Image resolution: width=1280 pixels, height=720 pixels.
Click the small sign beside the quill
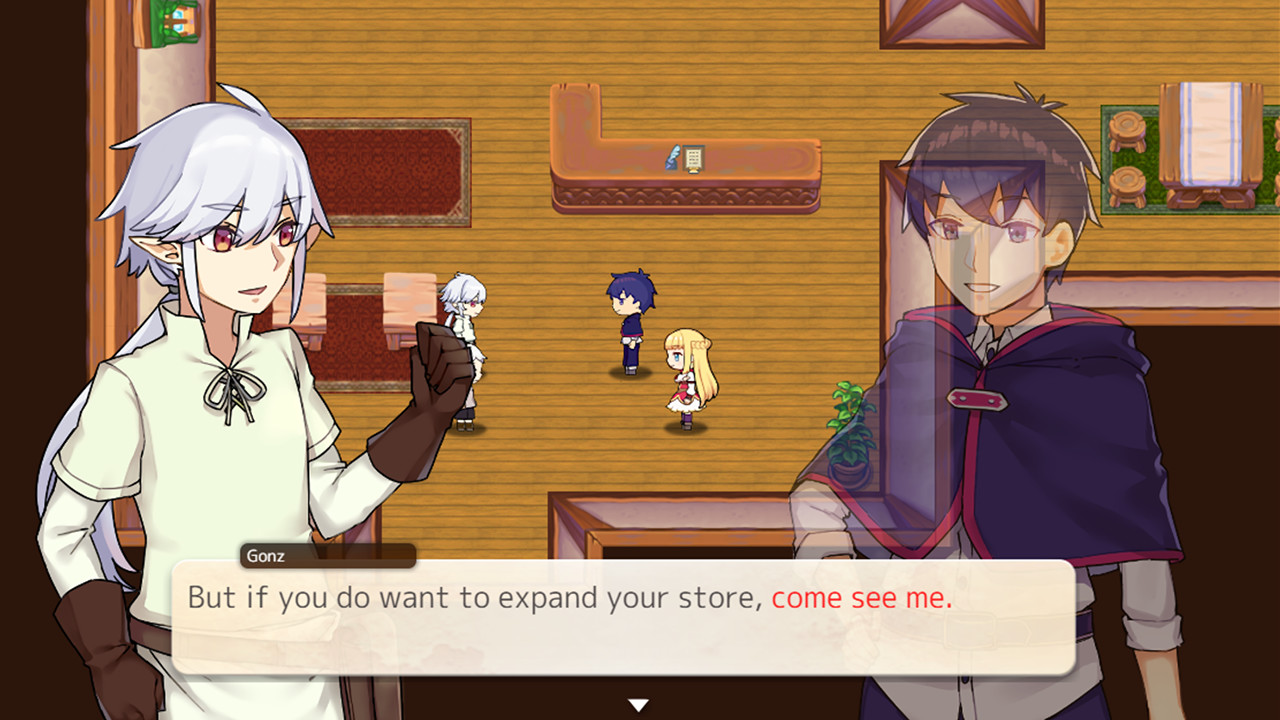694,158
